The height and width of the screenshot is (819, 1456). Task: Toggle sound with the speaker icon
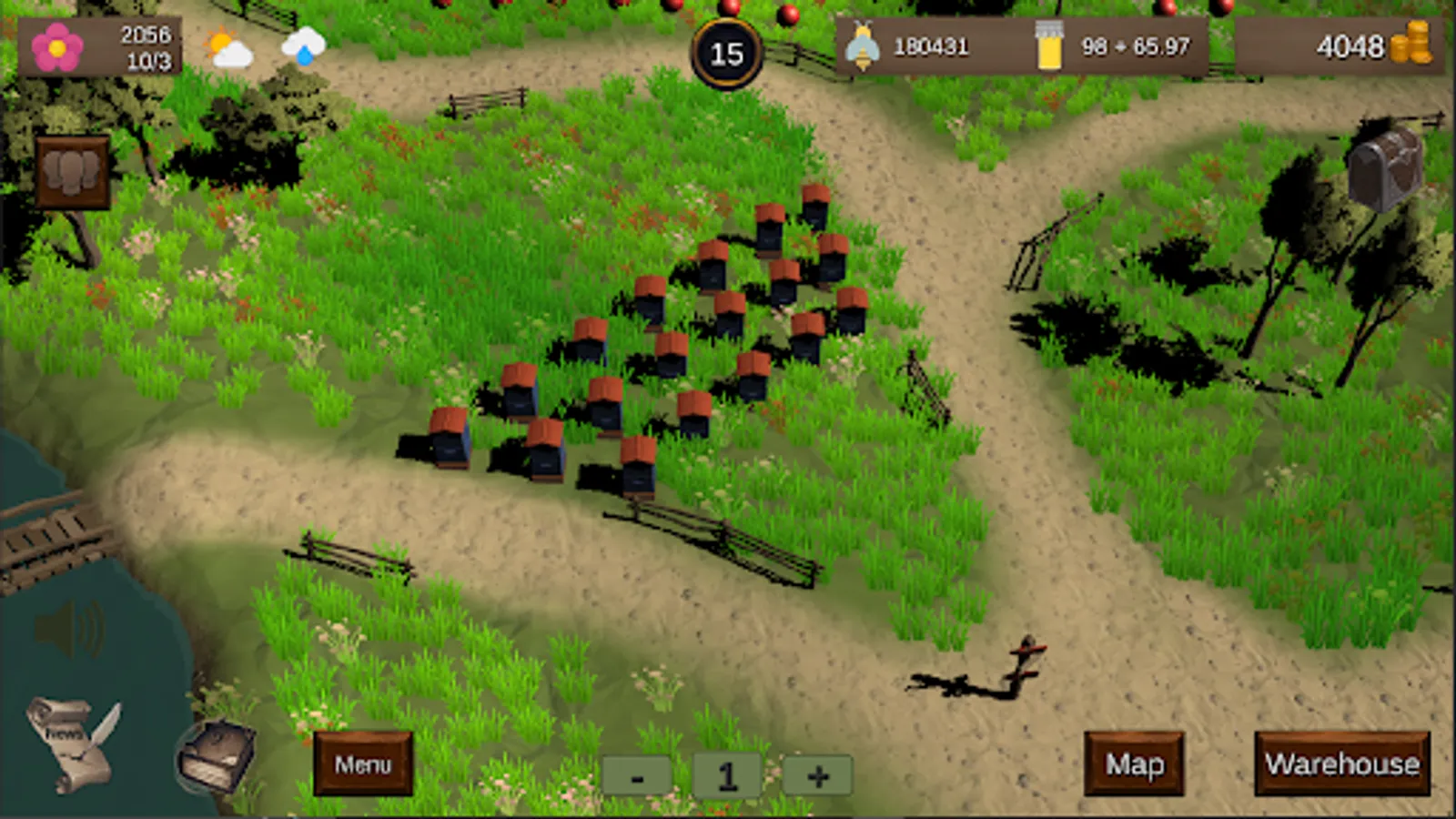(69, 629)
